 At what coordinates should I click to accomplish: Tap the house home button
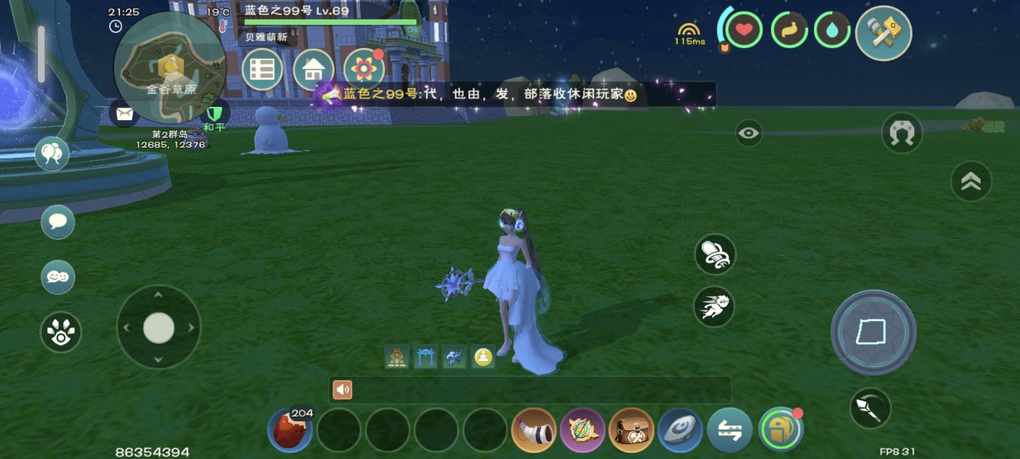[x=313, y=69]
